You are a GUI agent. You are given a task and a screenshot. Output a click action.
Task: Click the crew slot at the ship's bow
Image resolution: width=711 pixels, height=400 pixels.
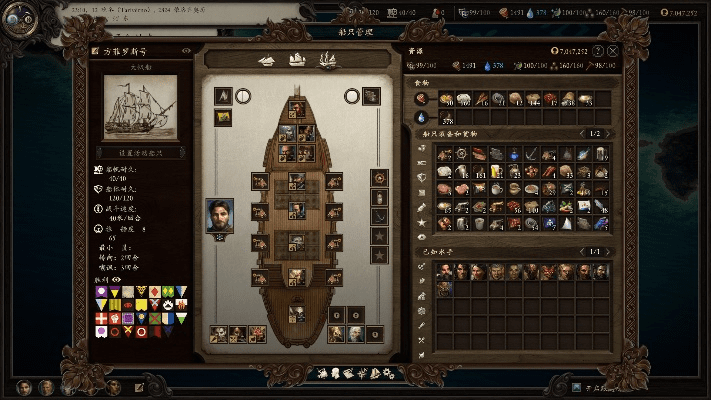point(297,108)
